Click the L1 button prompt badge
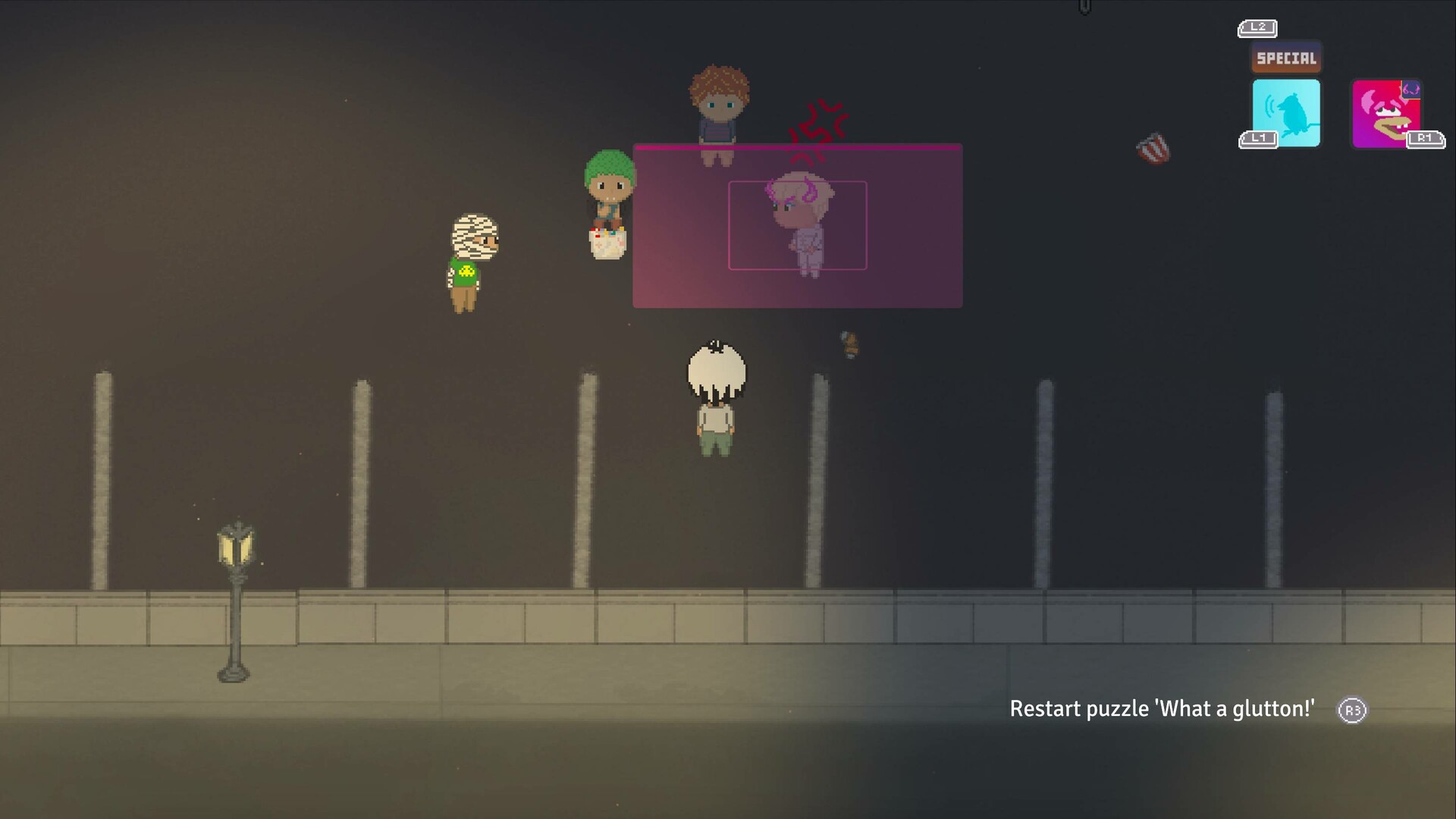Image resolution: width=1456 pixels, height=819 pixels. (1257, 139)
